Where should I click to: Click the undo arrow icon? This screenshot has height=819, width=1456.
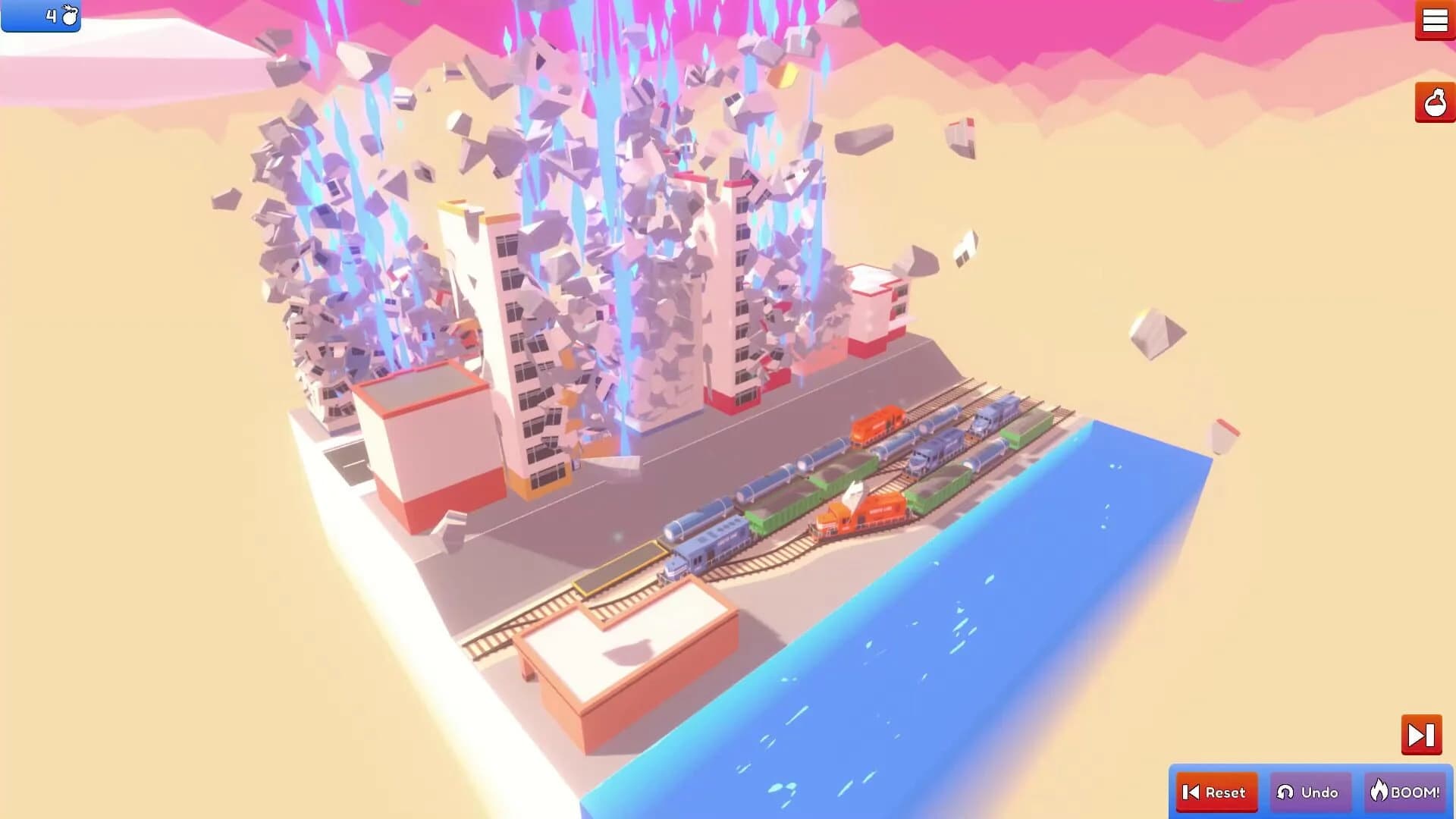coord(1284,792)
